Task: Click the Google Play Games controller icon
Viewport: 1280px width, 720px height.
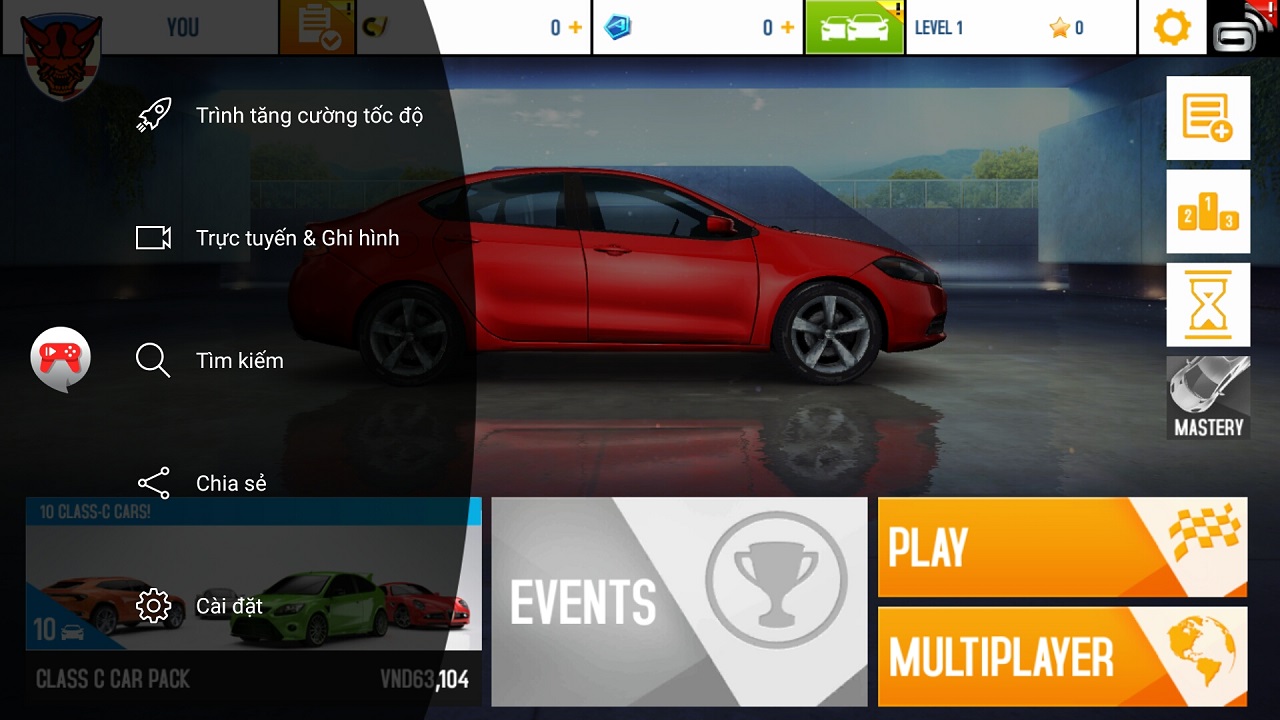Action: [60, 357]
